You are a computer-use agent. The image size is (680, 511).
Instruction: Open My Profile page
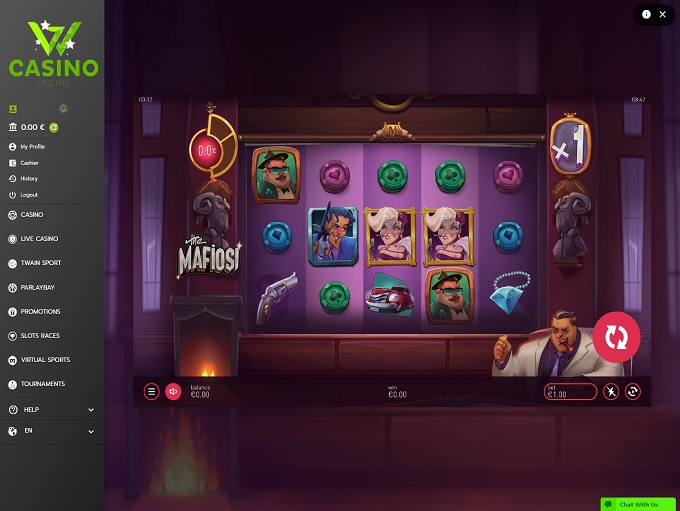[x=33, y=147]
